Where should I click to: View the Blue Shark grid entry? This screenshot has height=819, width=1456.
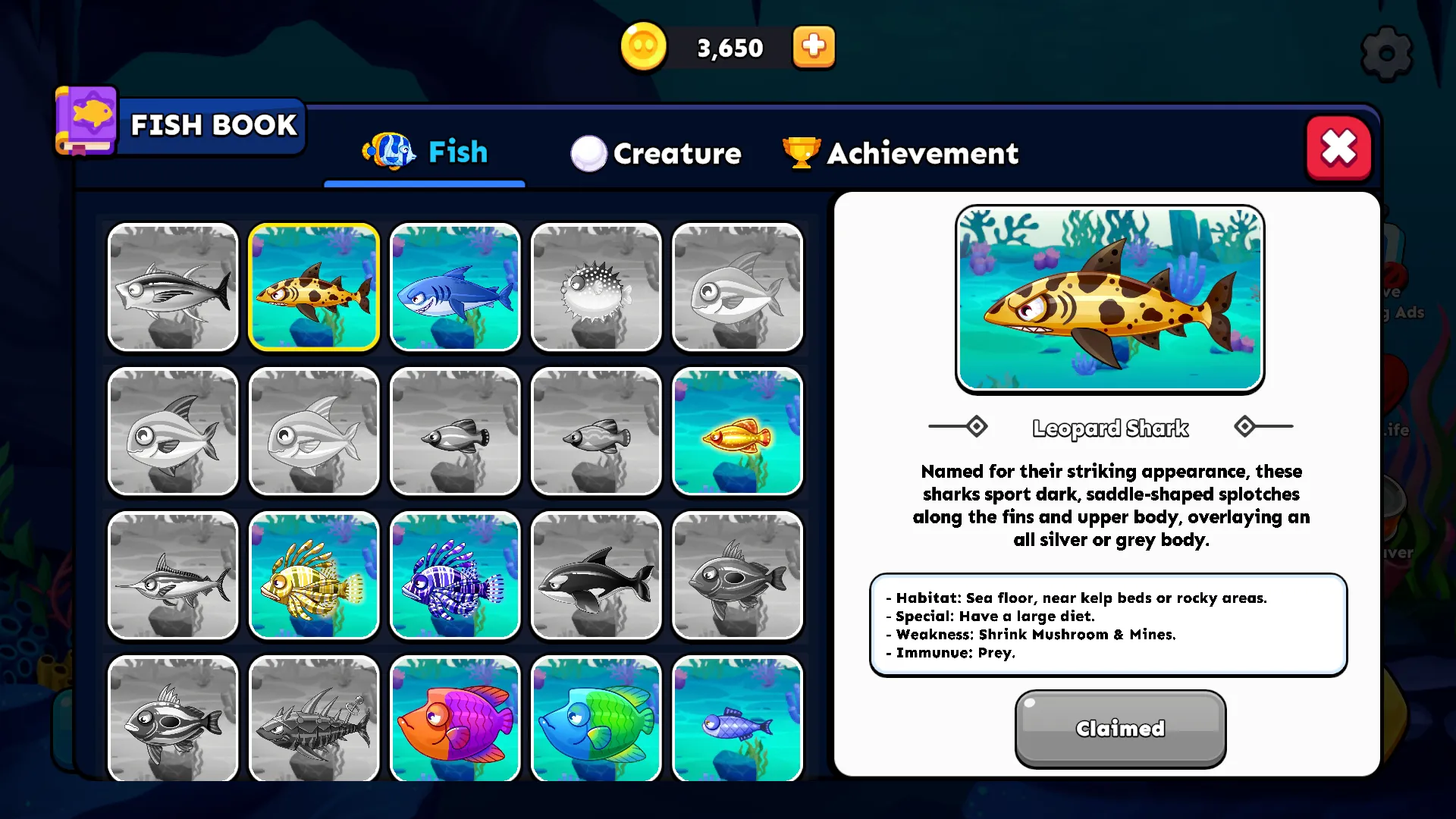[x=455, y=288]
